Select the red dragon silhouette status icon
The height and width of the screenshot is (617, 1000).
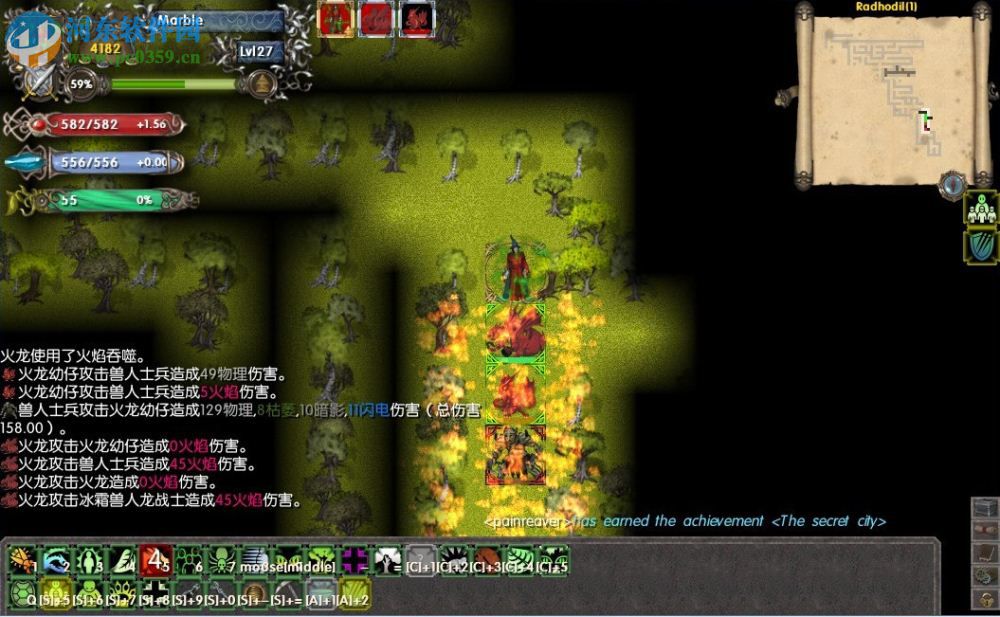(417, 18)
